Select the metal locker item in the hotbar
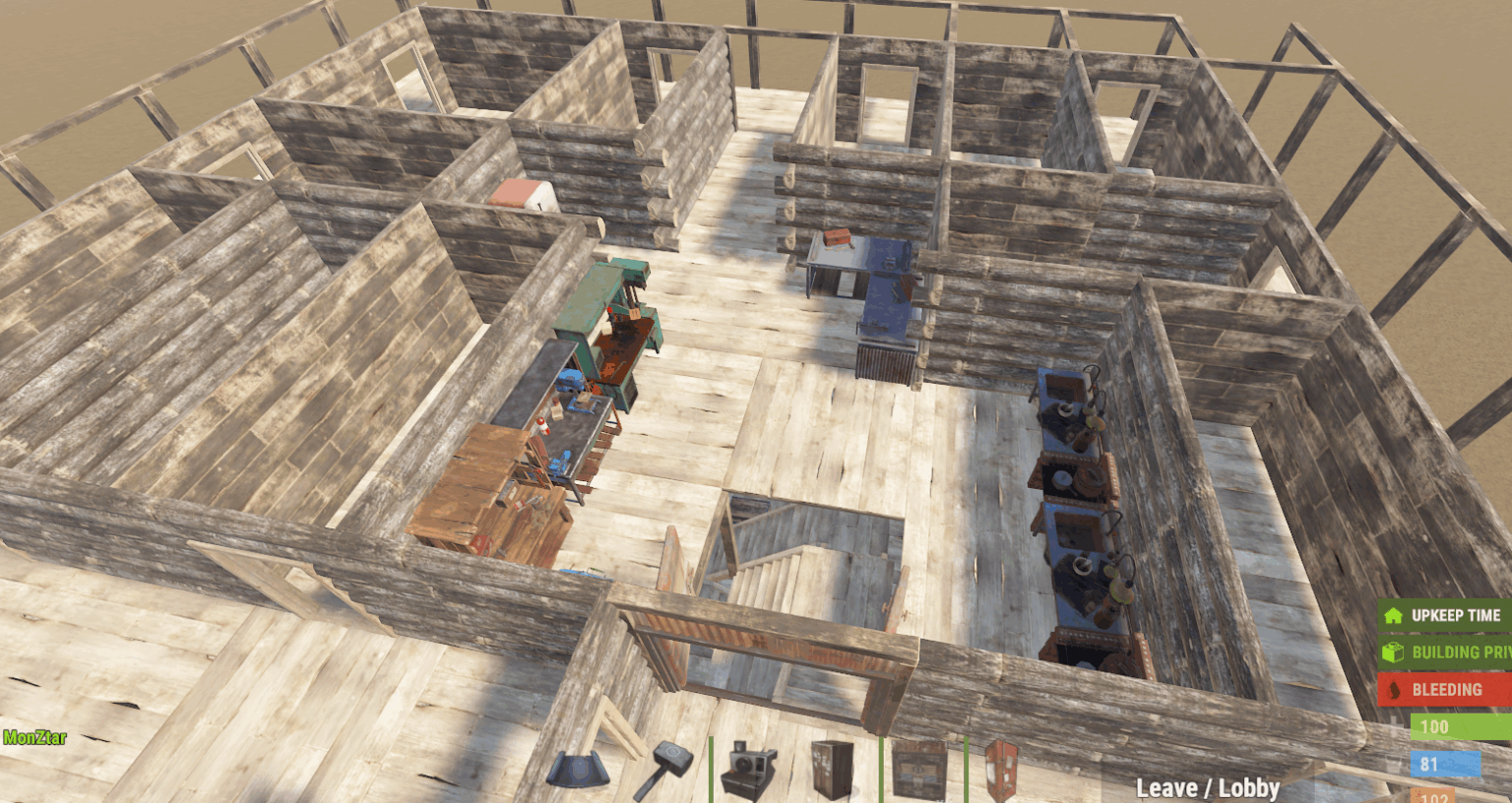The image size is (1512, 803). click(832, 774)
